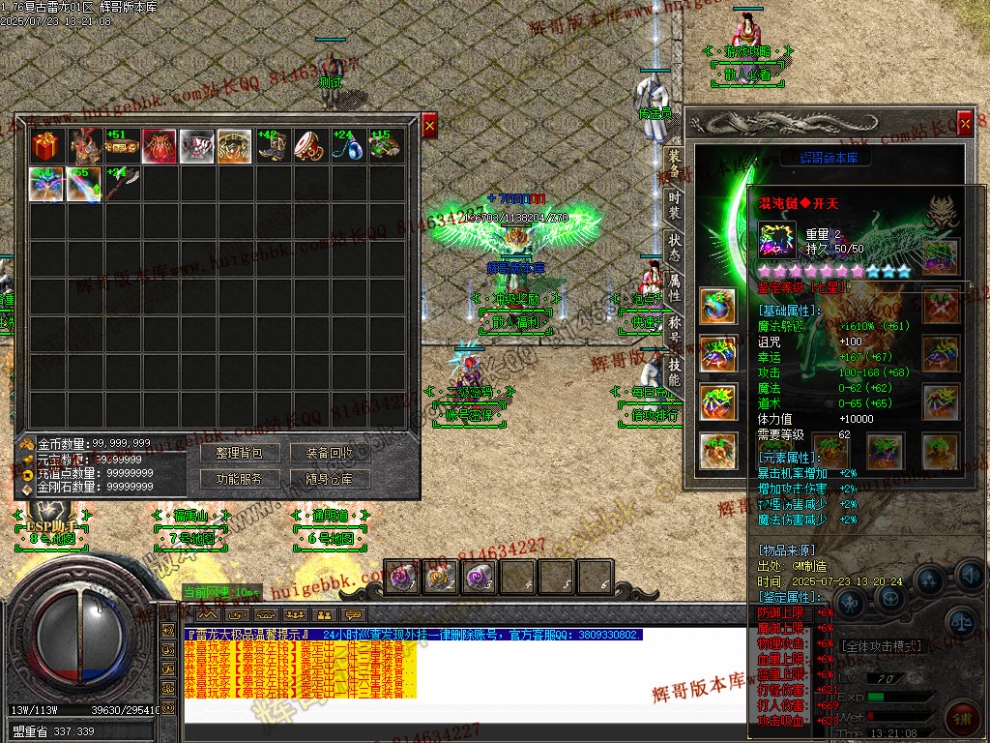Open the 技能 skills tab
The image size is (990, 743).
tap(675, 373)
